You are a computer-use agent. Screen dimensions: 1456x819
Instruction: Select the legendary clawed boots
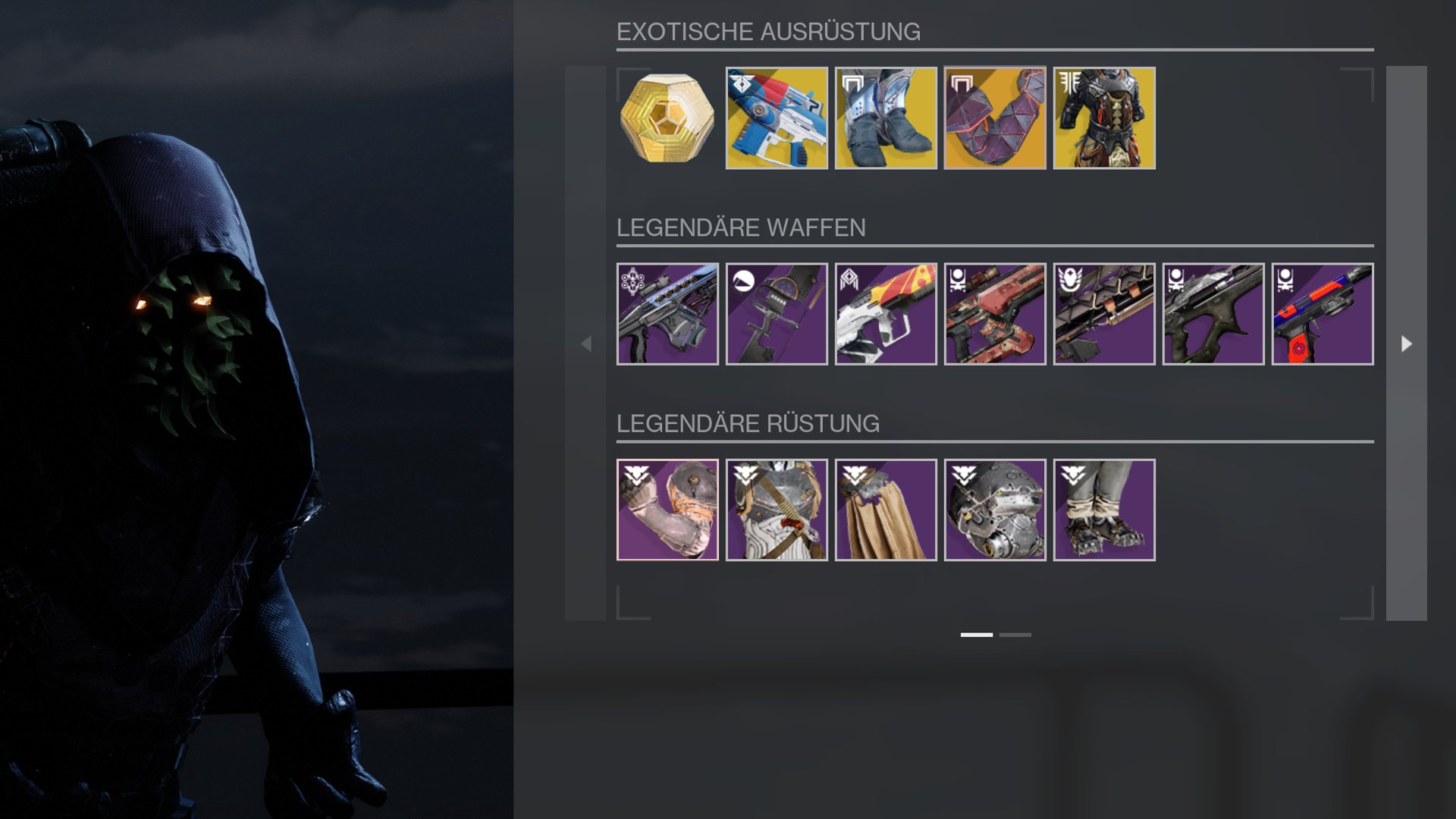click(x=1104, y=510)
